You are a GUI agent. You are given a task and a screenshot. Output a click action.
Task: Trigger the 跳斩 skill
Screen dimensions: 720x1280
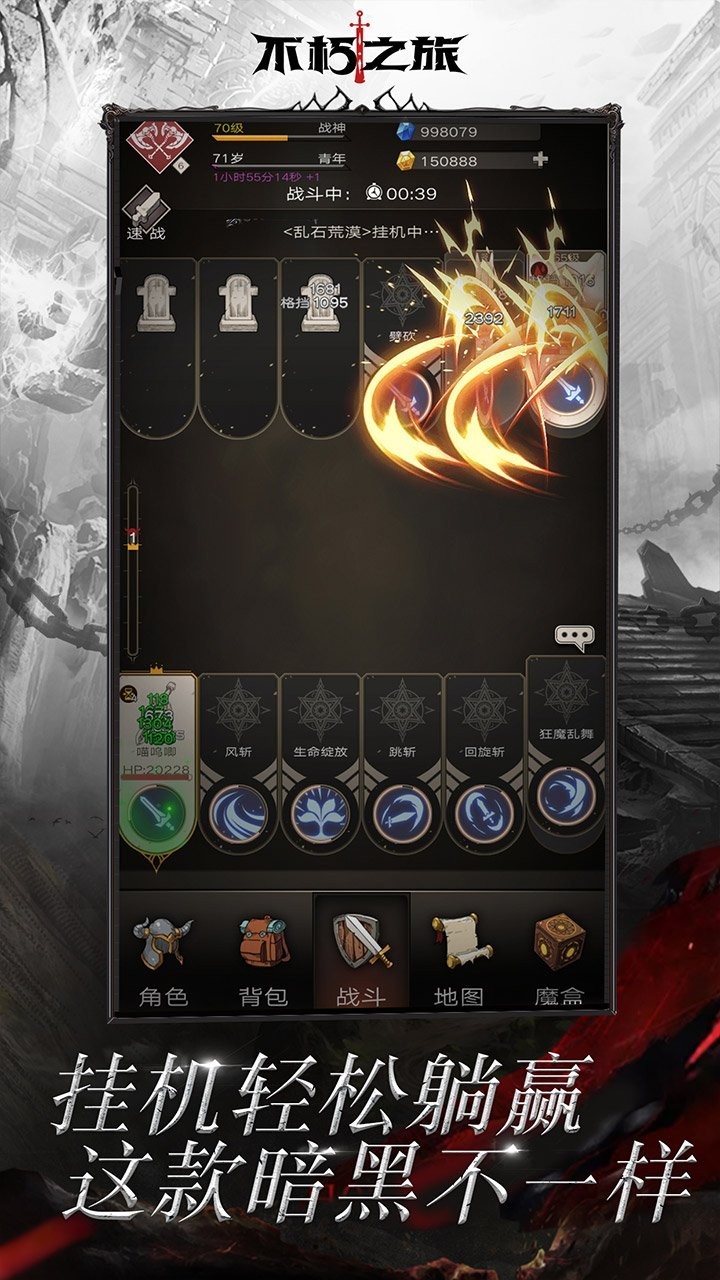point(402,812)
